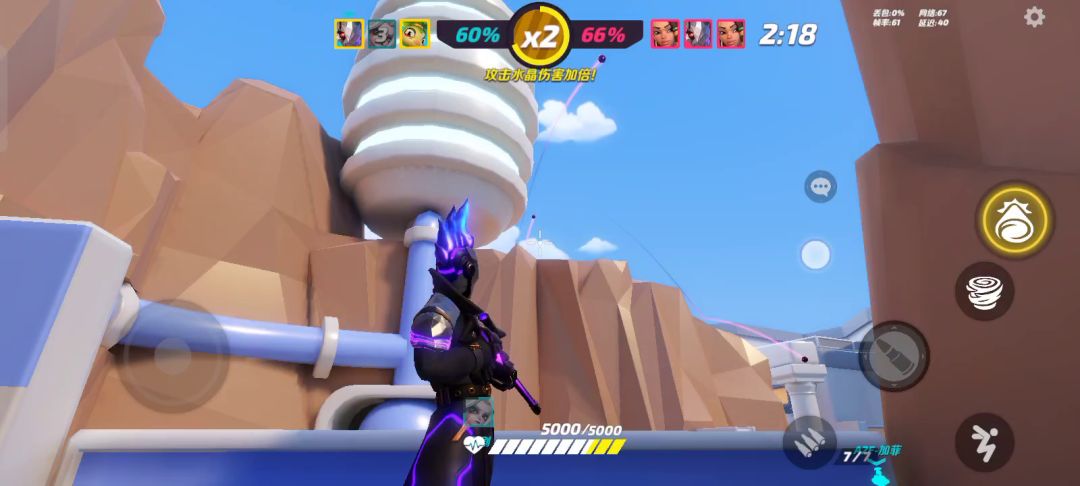
Task: Reload with the three-bullets button
Action: (x=809, y=441)
